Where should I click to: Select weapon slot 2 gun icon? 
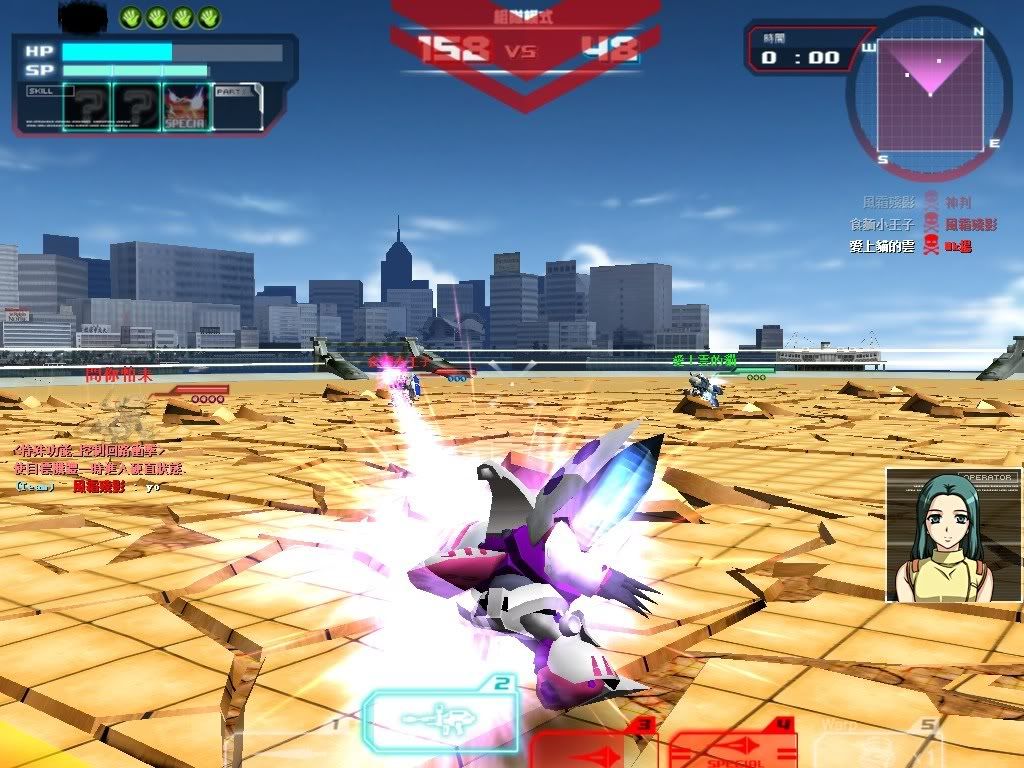click(x=440, y=719)
